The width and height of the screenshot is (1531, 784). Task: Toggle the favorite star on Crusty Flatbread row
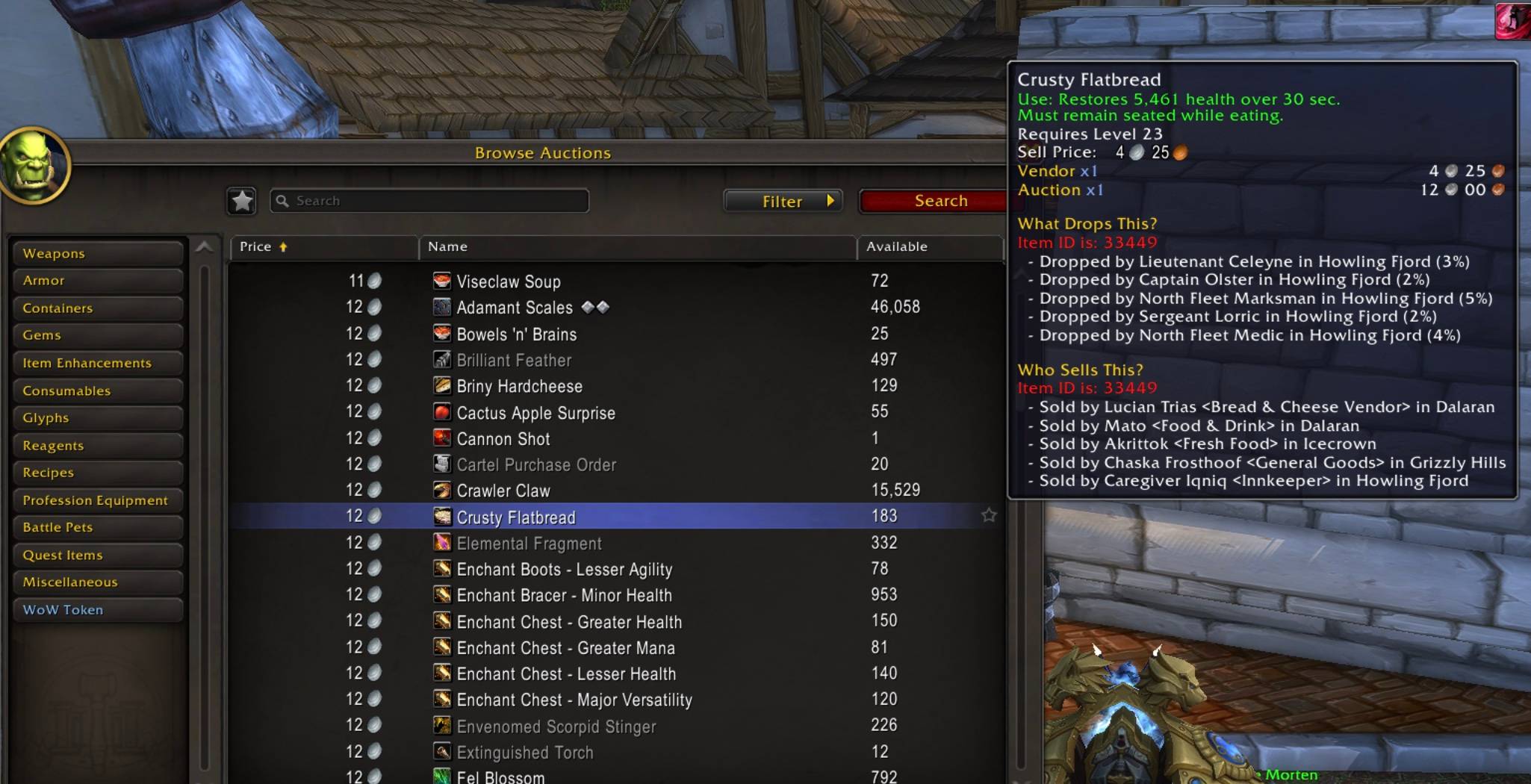click(990, 515)
